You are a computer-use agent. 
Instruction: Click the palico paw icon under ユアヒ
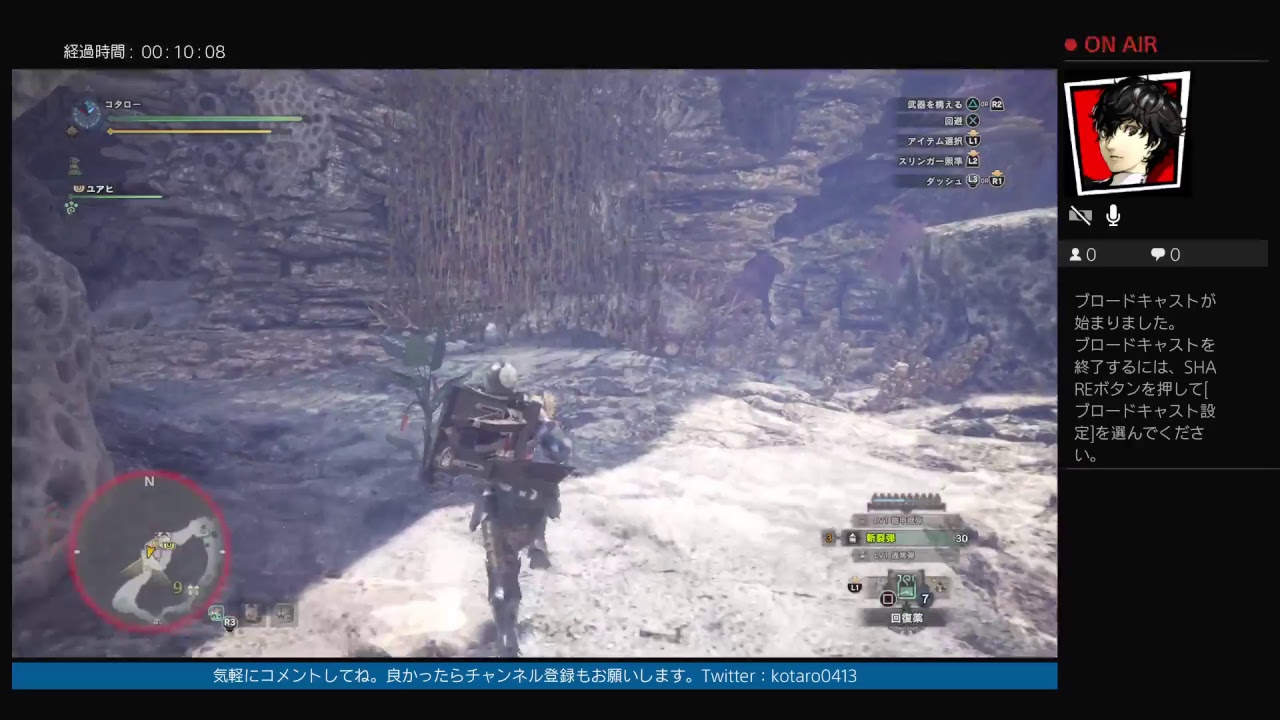(71, 208)
